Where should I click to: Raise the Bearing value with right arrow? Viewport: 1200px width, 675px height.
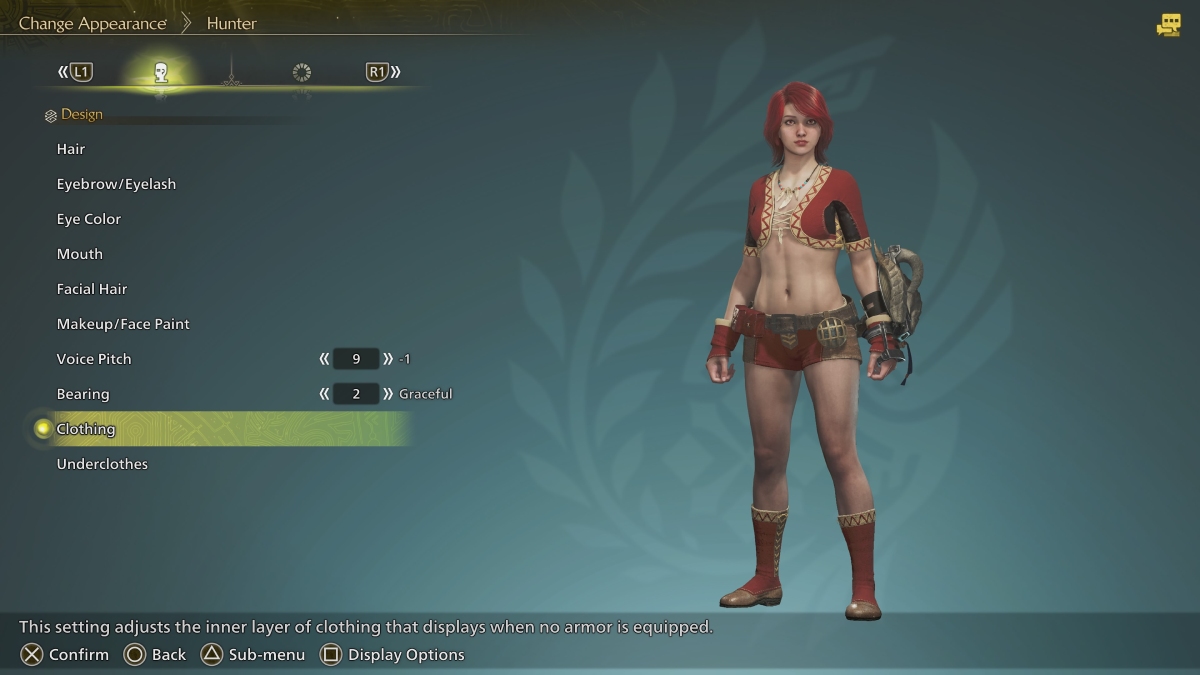point(388,394)
